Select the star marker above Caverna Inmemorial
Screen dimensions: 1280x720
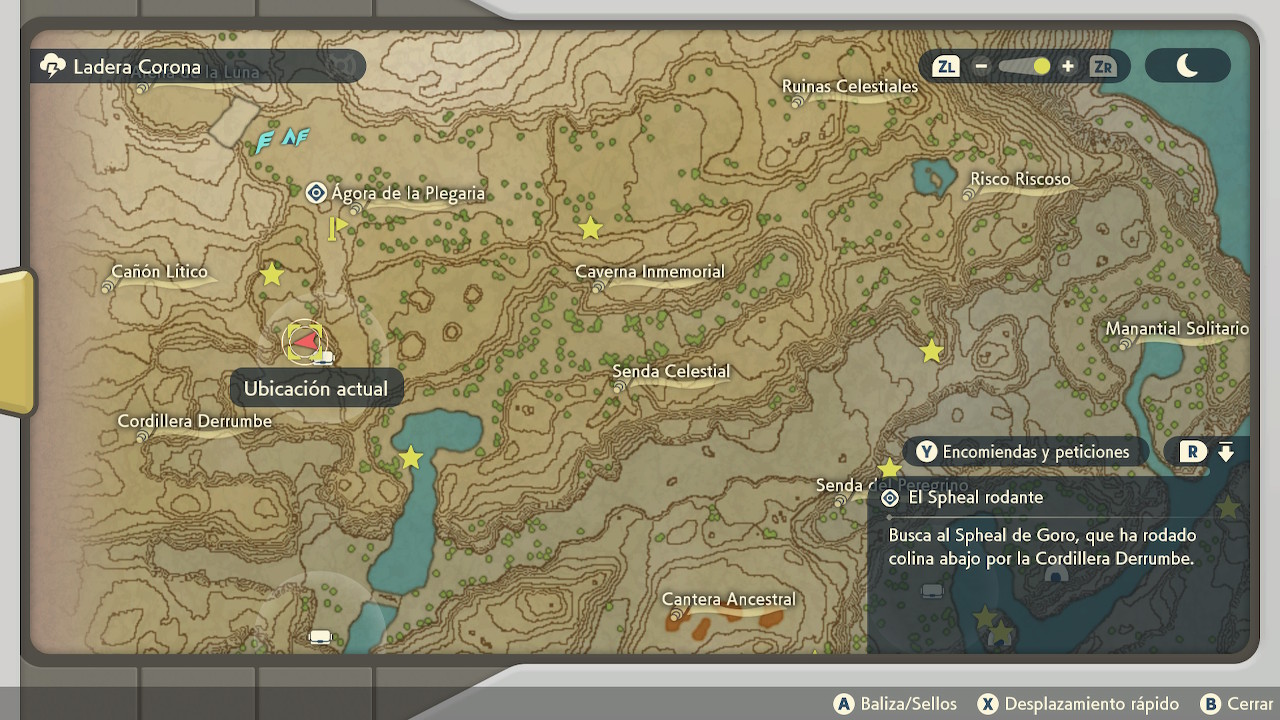pos(591,229)
